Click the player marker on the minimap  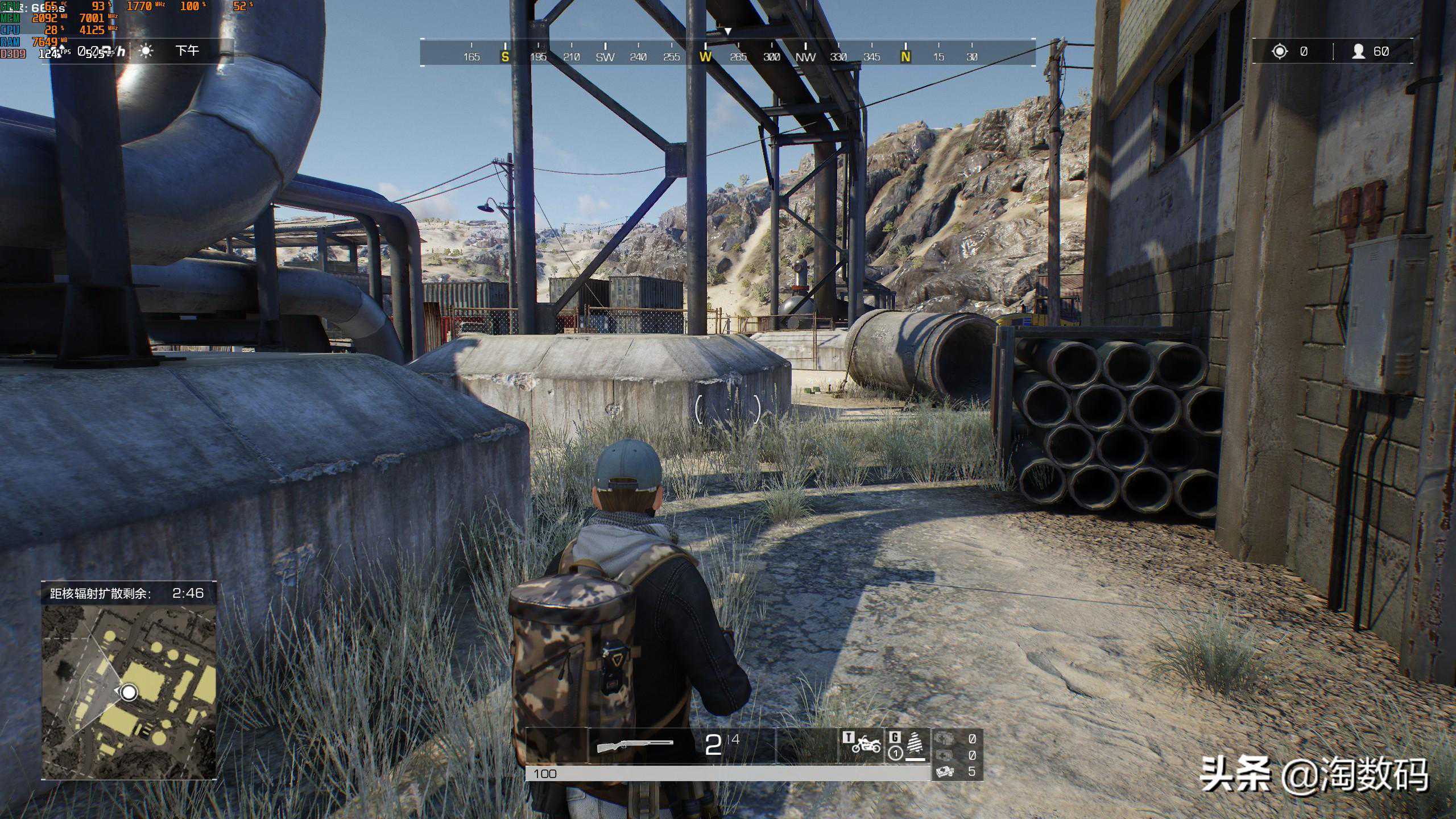[x=130, y=692]
